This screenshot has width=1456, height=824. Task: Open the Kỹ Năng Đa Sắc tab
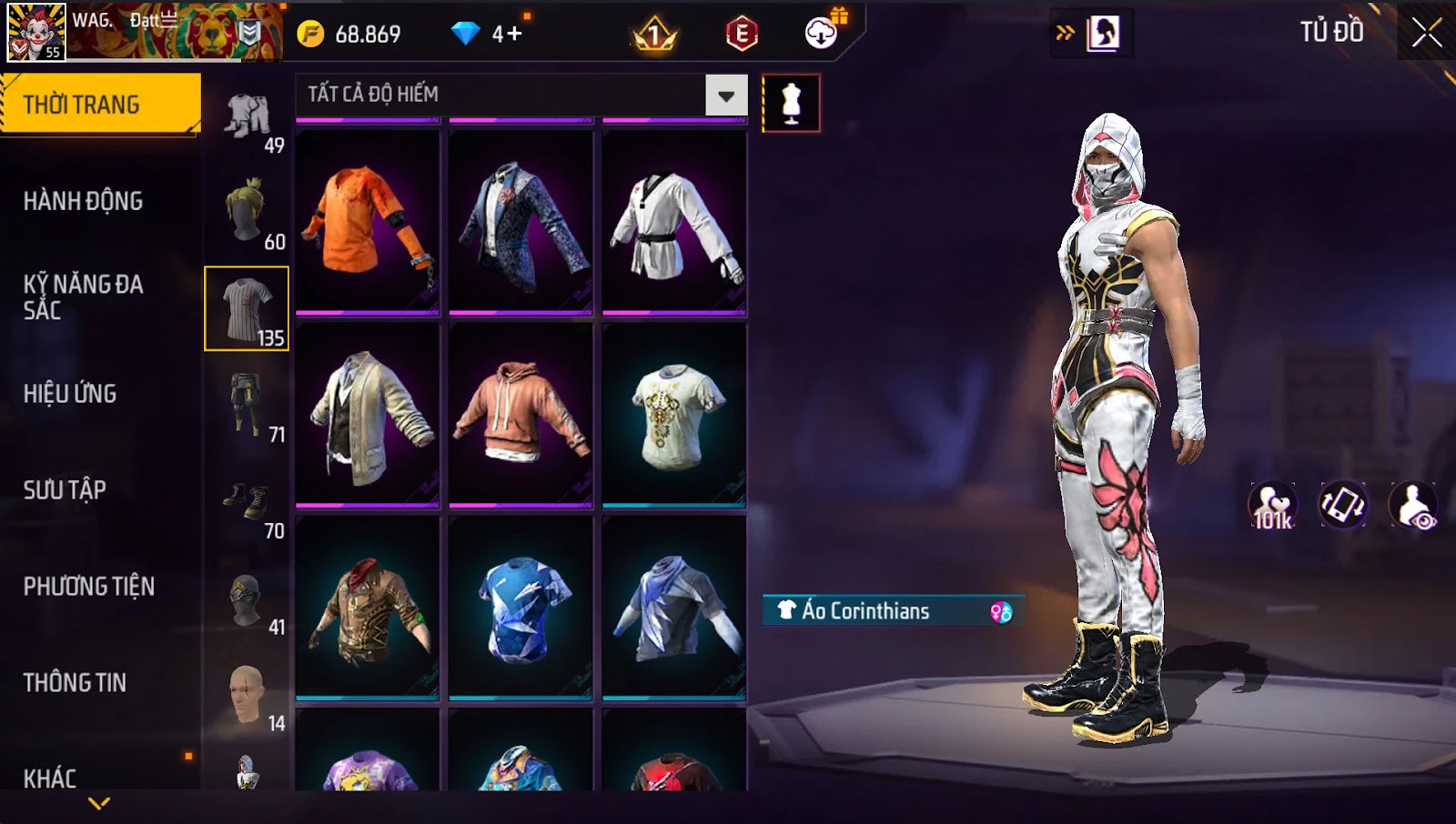83,296
